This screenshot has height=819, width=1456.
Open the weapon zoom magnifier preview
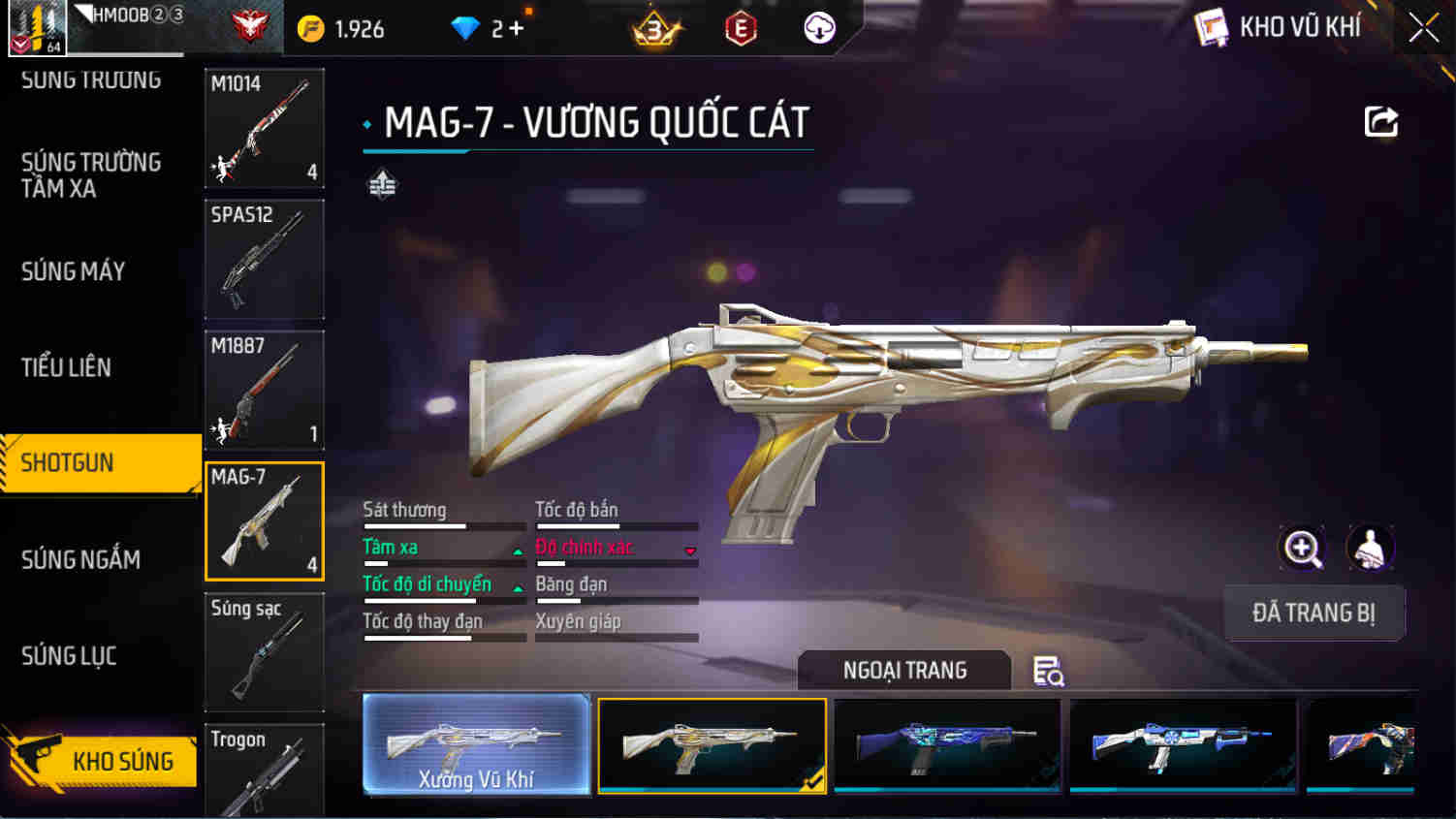pyautogui.click(x=1301, y=549)
